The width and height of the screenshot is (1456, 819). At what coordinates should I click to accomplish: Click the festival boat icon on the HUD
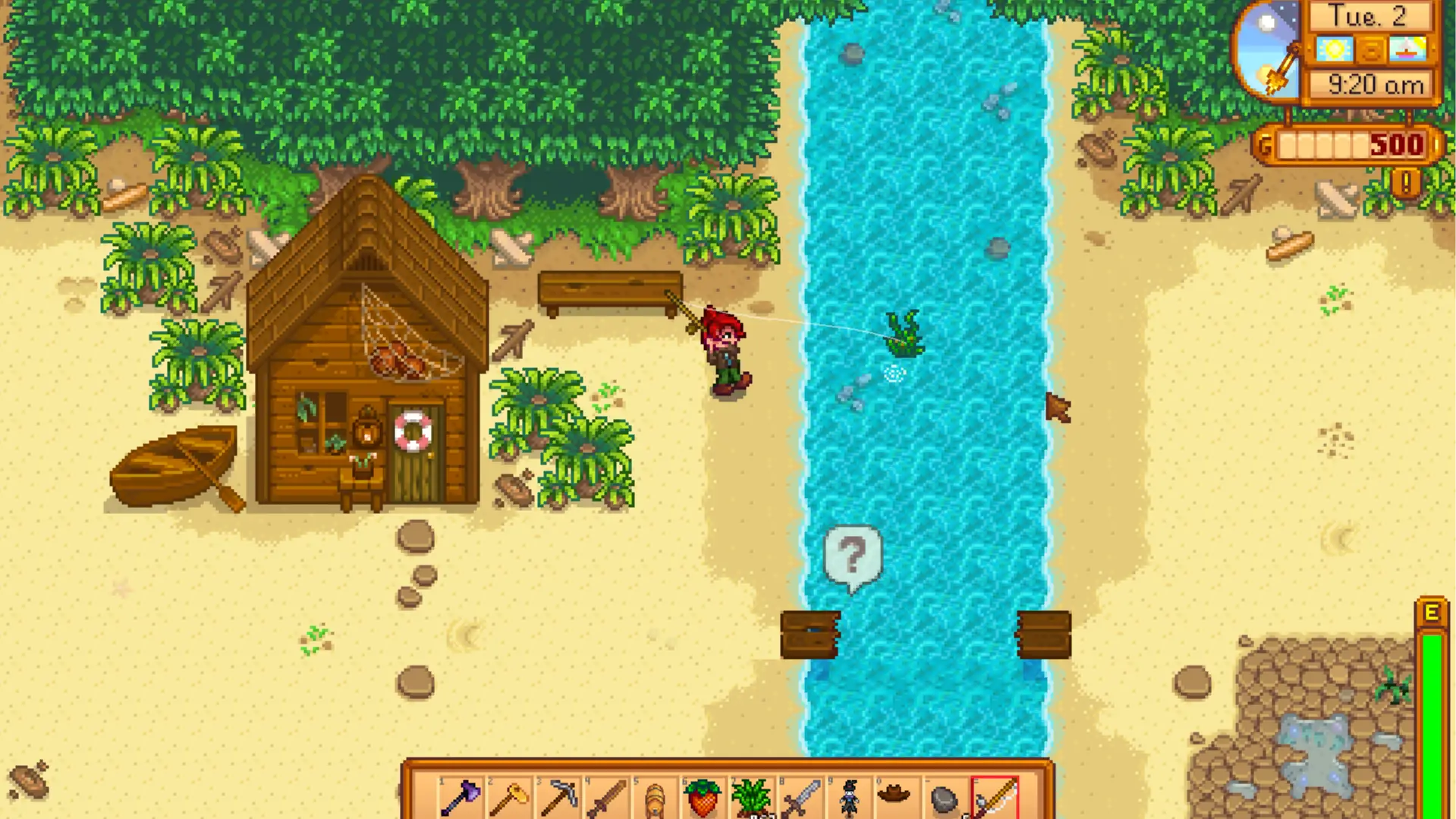point(1407,49)
